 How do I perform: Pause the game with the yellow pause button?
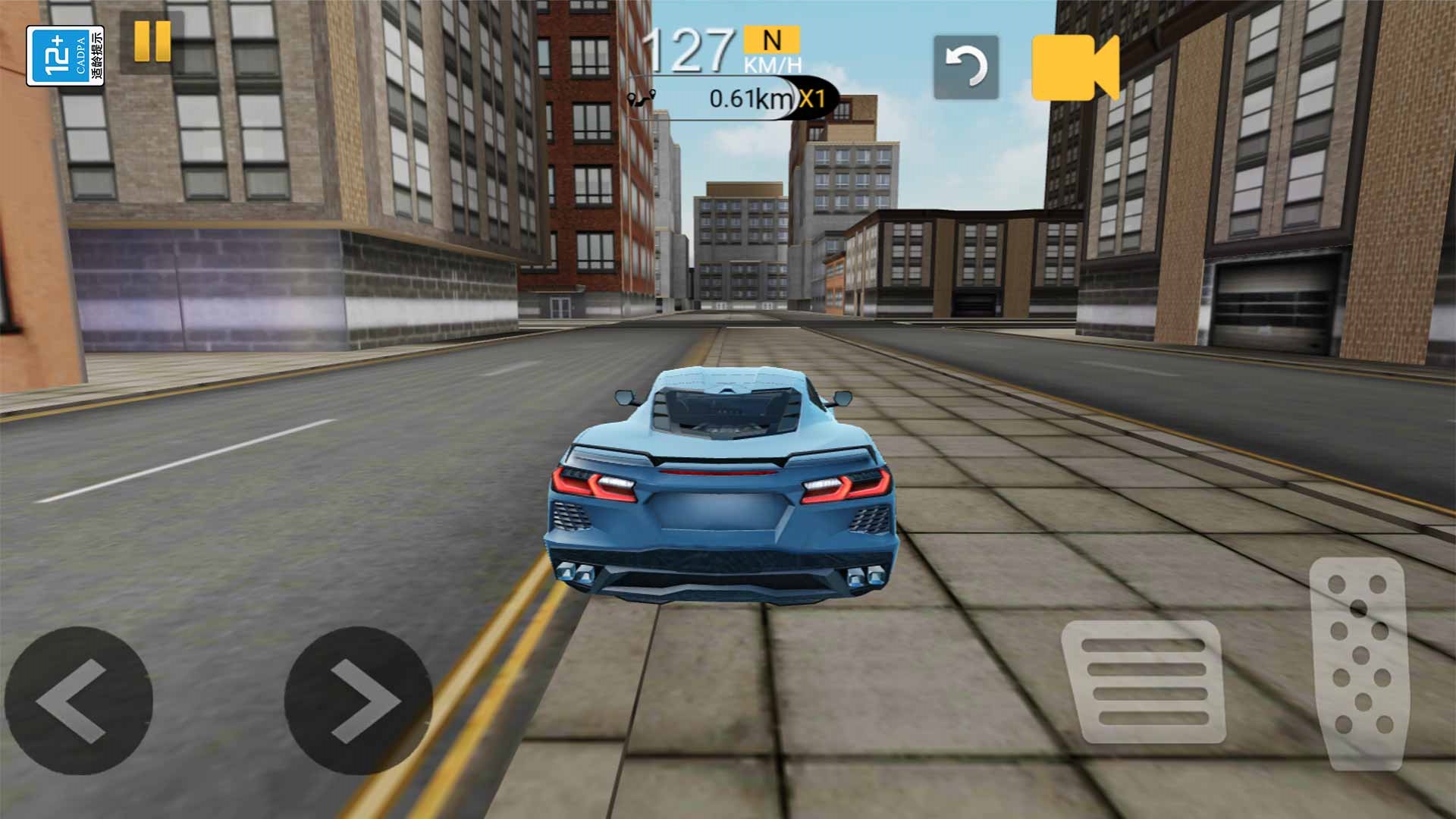[152, 41]
